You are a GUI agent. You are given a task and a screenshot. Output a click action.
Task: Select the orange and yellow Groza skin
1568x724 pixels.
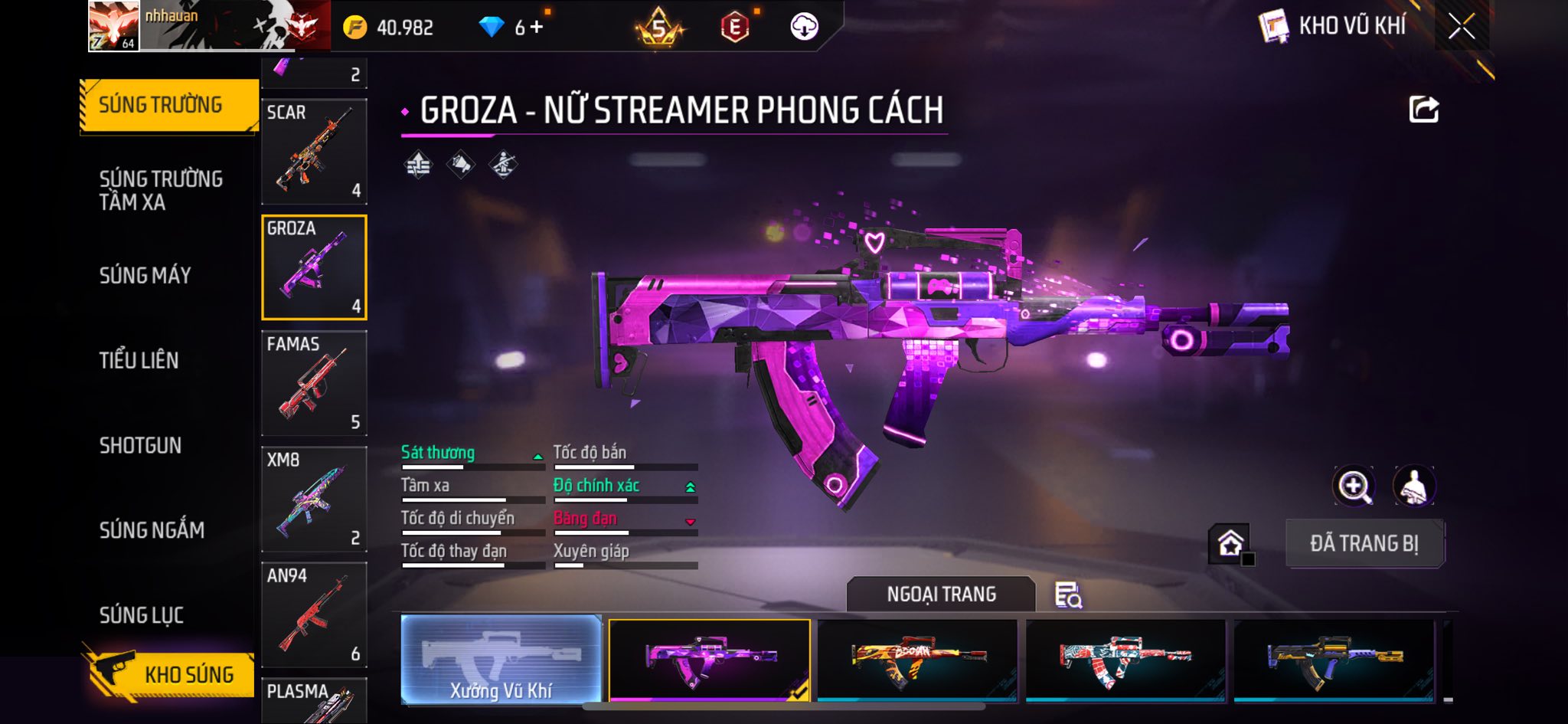click(x=917, y=660)
